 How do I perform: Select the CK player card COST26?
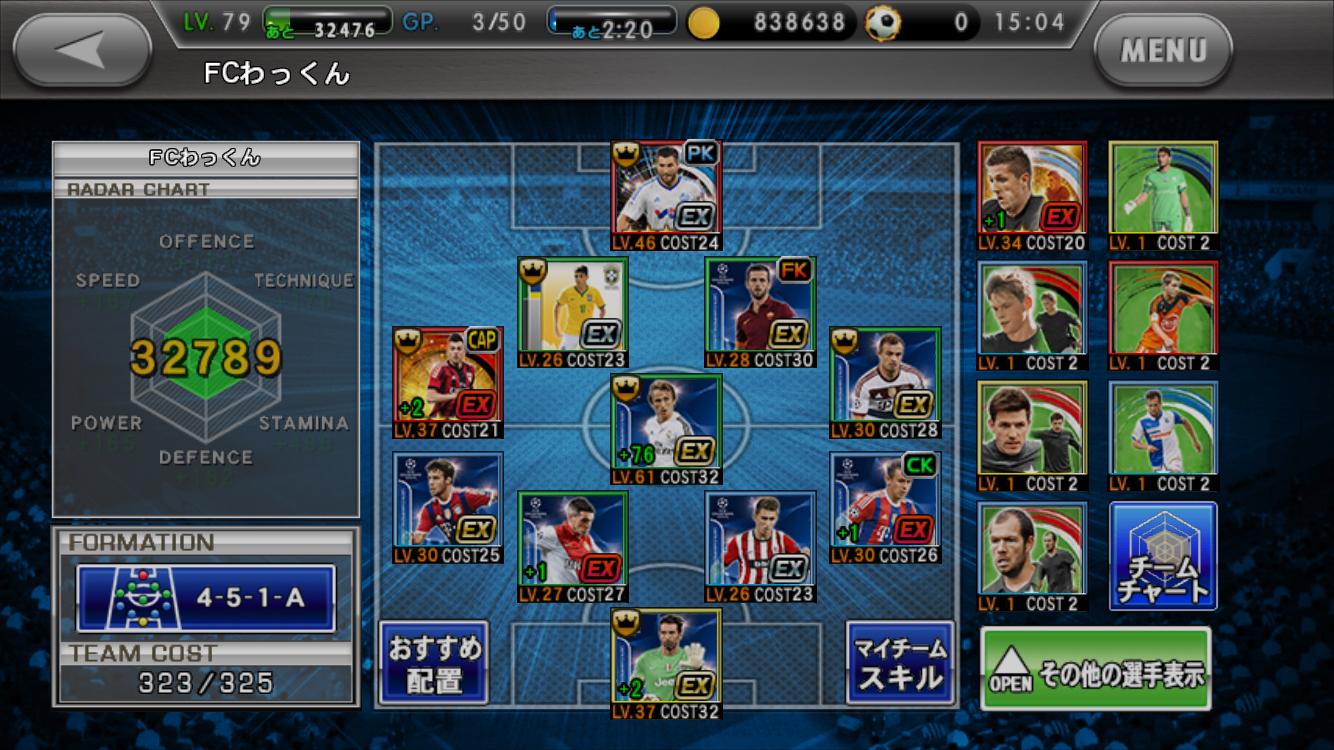click(885, 507)
